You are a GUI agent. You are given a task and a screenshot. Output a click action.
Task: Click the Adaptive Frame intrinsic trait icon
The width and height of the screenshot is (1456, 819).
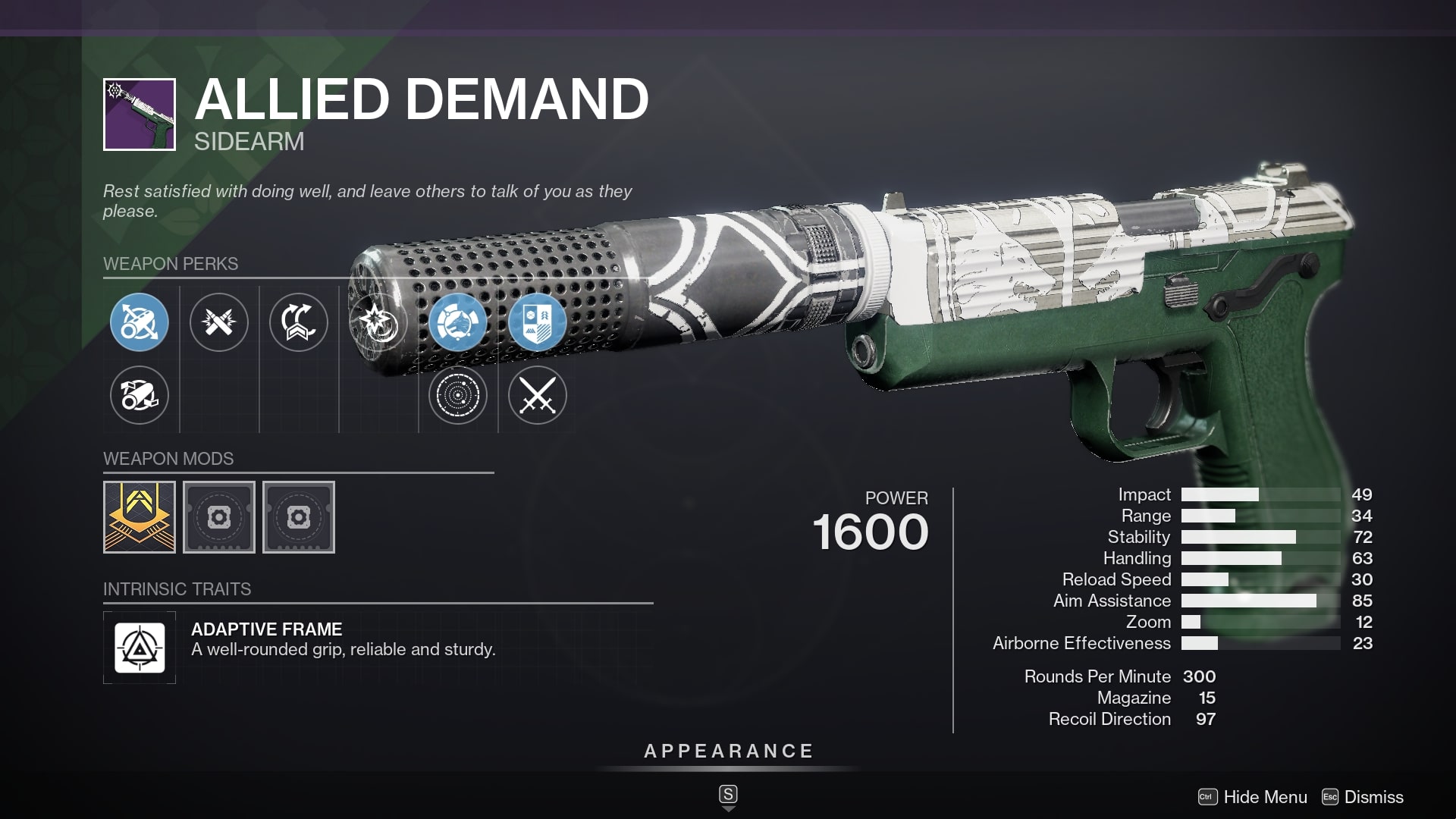coord(140,647)
